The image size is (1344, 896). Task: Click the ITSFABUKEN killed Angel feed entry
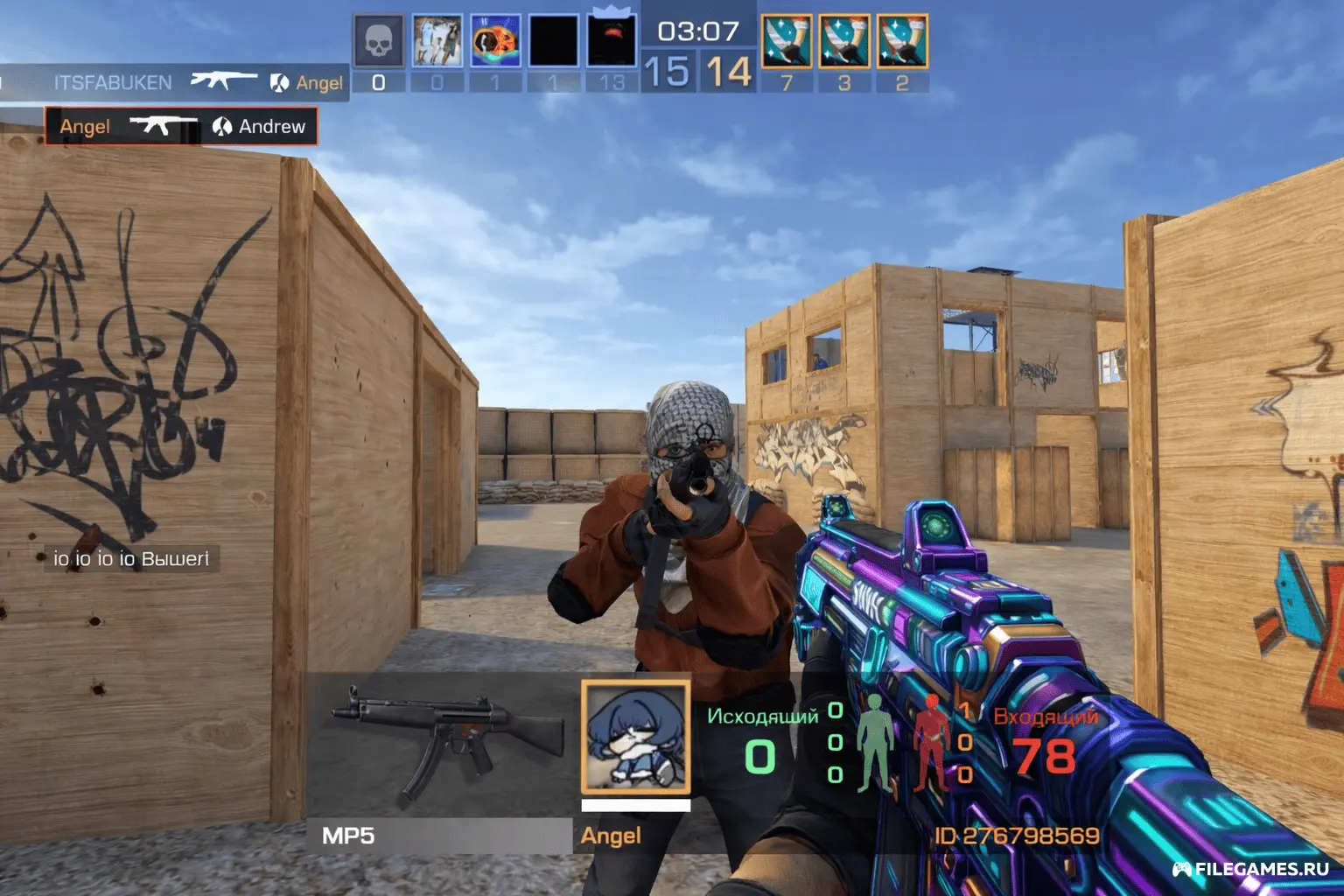tap(175, 82)
